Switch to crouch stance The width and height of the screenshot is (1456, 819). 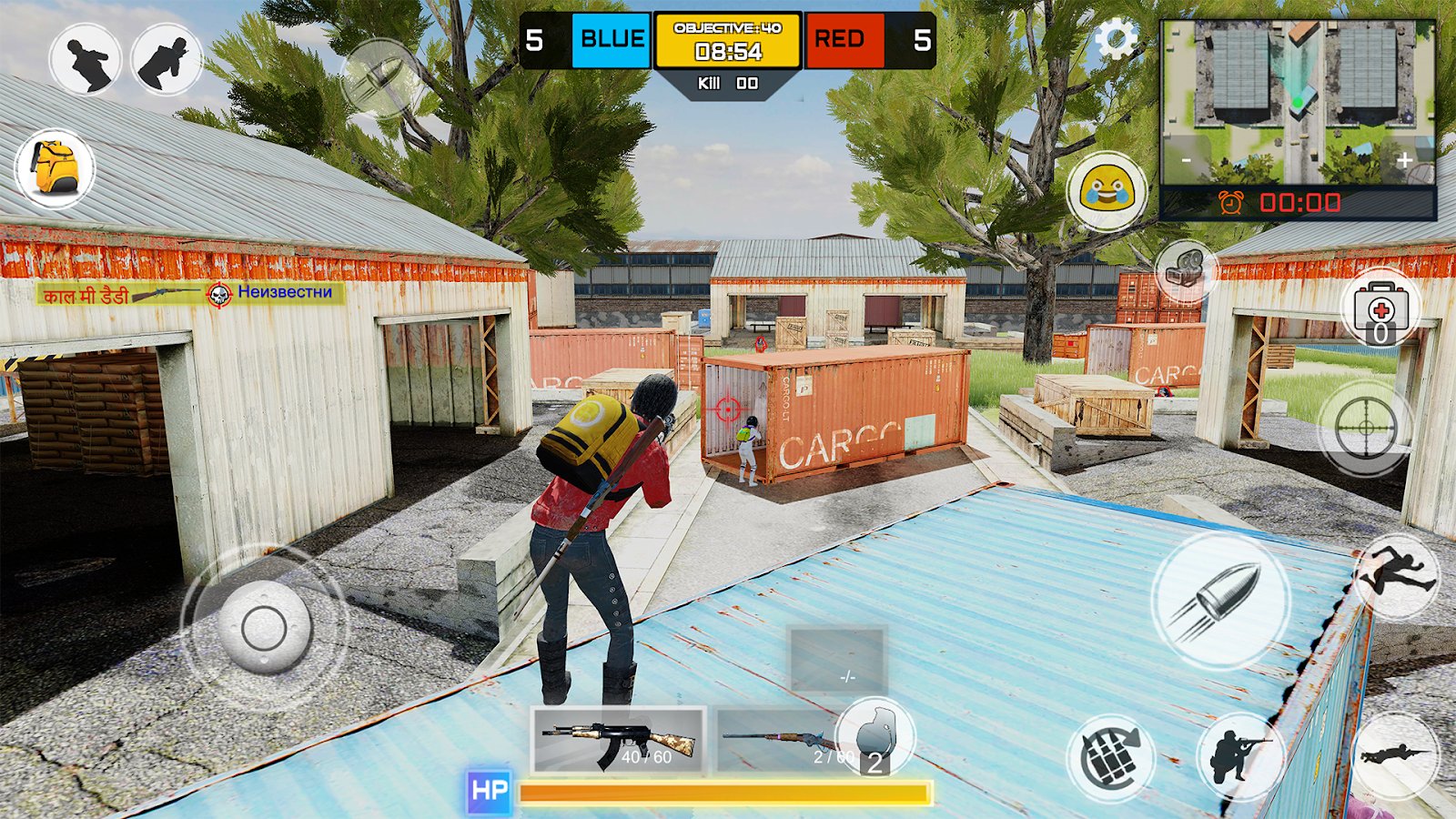click(1239, 756)
